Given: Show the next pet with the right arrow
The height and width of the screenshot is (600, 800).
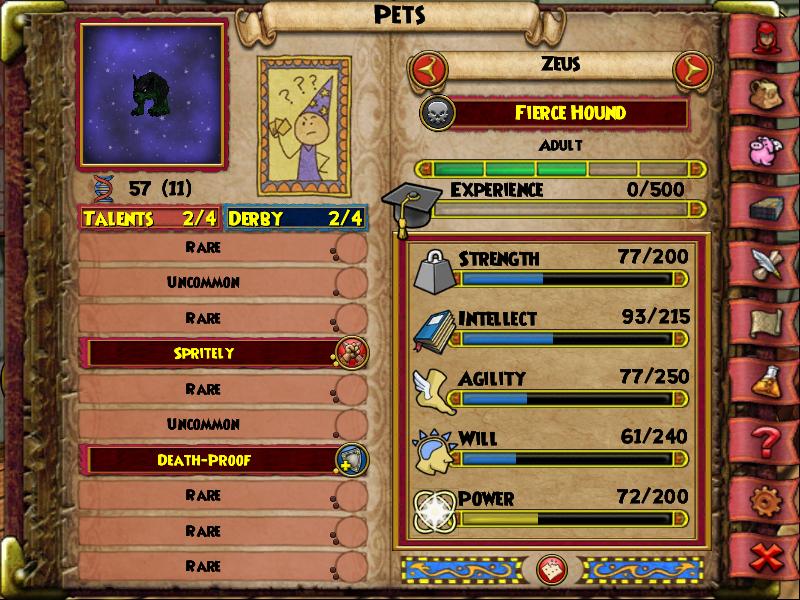Looking at the screenshot, I should click(689, 69).
